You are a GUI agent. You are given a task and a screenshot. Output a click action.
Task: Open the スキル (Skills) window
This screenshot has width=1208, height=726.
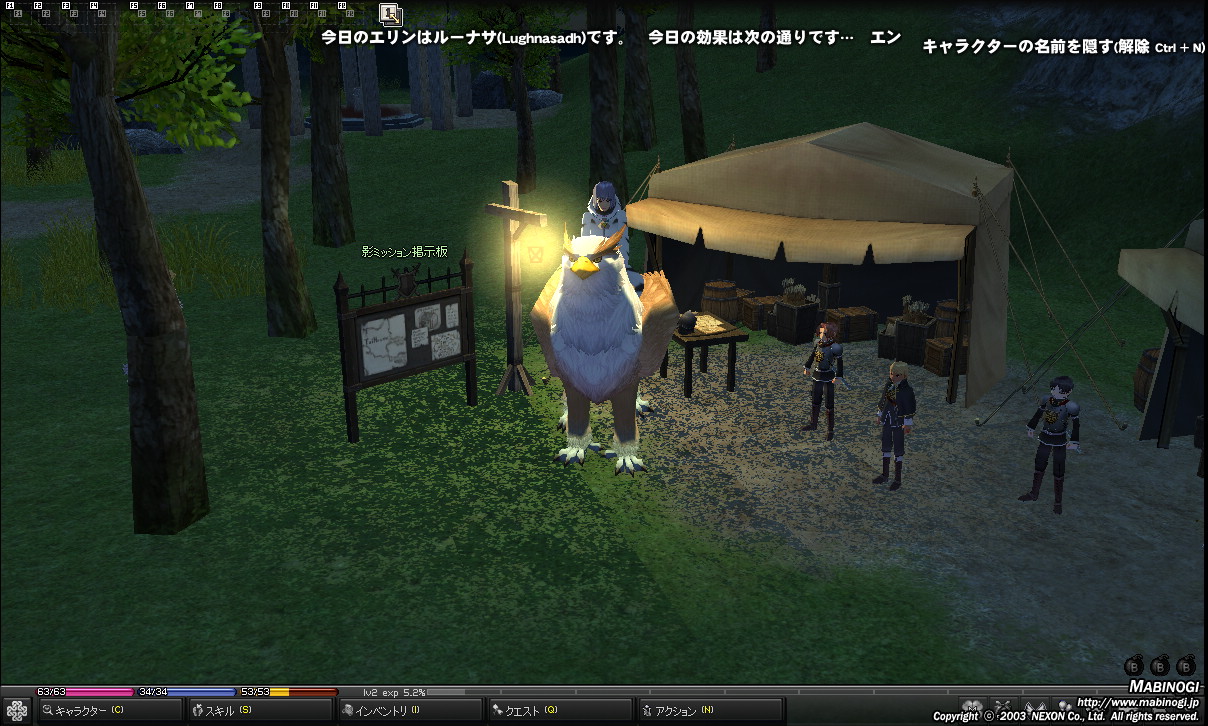[x=260, y=710]
